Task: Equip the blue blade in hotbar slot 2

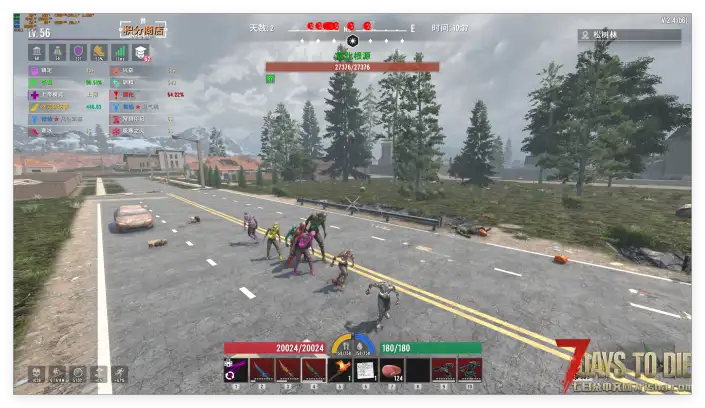Action: pos(262,370)
